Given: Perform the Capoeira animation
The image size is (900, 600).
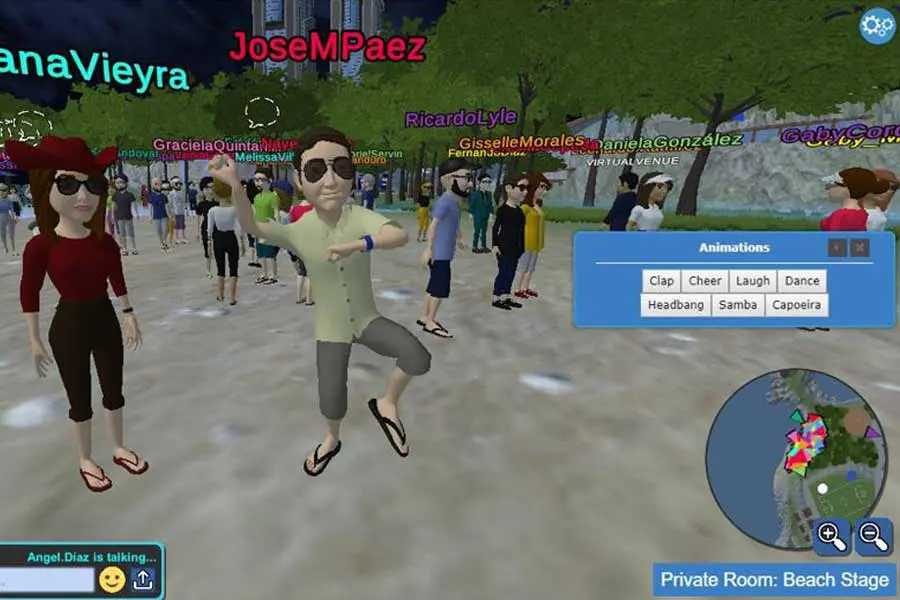Looking at the screenshot, I should (796, 305).
